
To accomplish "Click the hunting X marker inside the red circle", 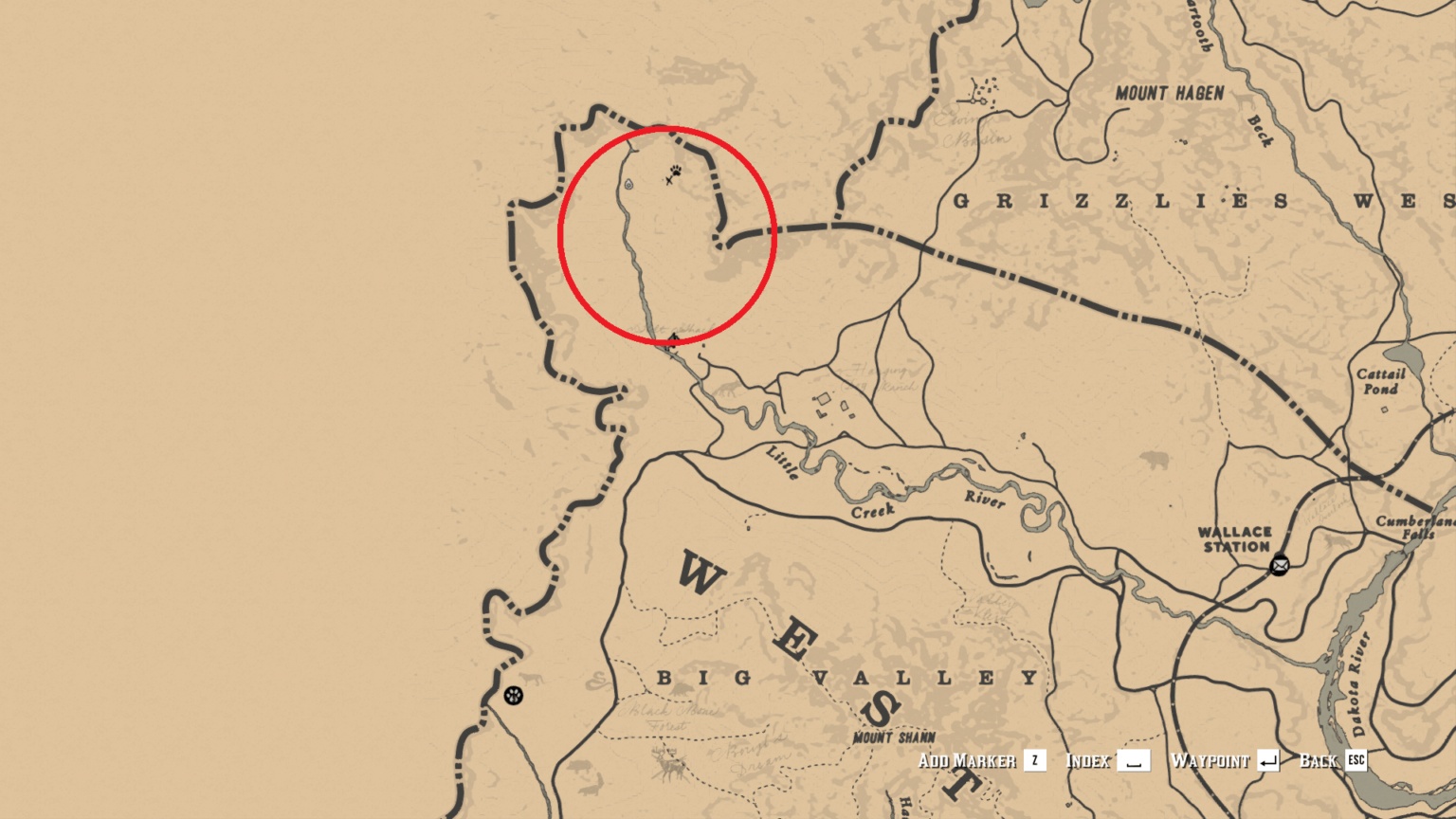I will click(x=669, y=180).
